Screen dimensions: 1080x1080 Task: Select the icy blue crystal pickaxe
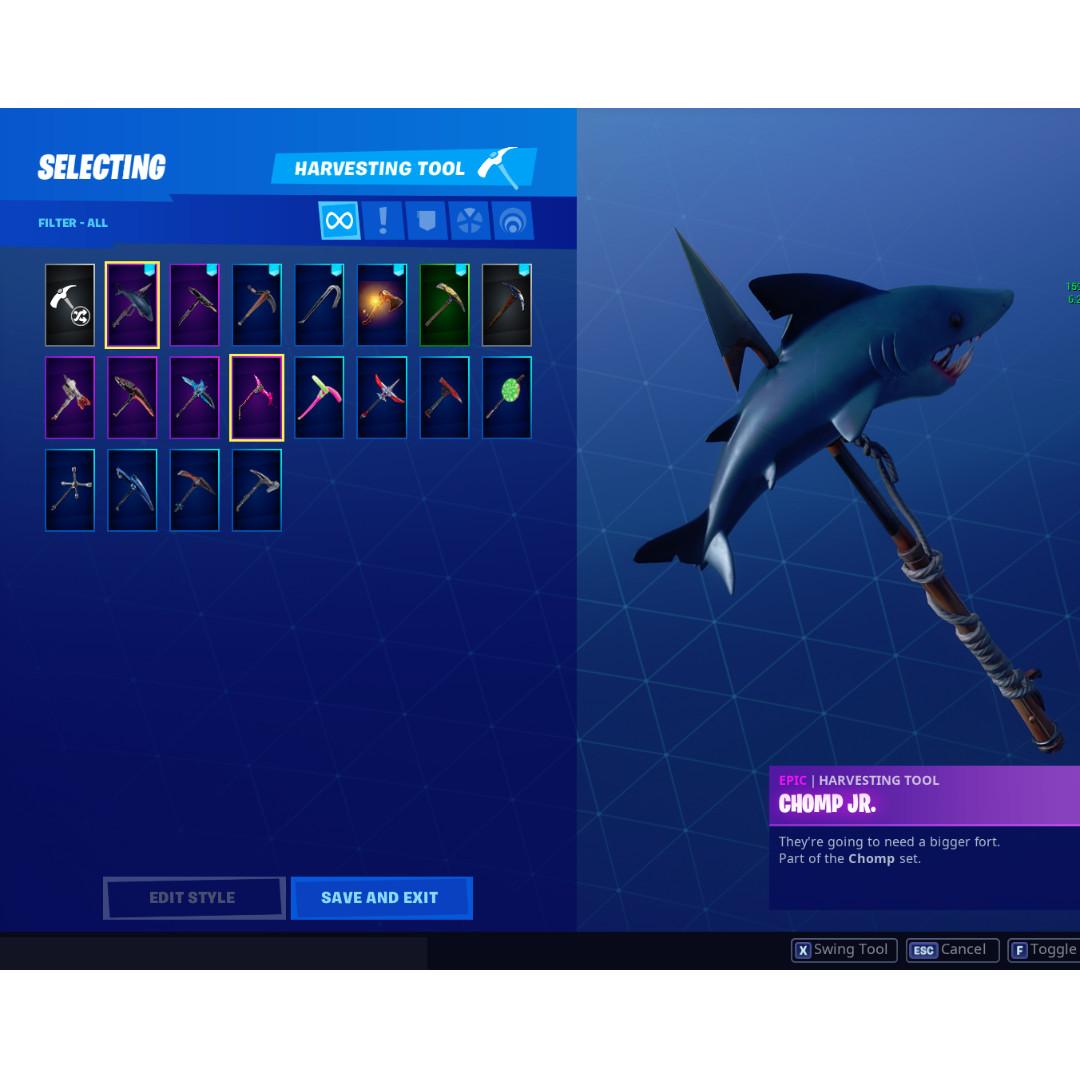coord(194,397)
